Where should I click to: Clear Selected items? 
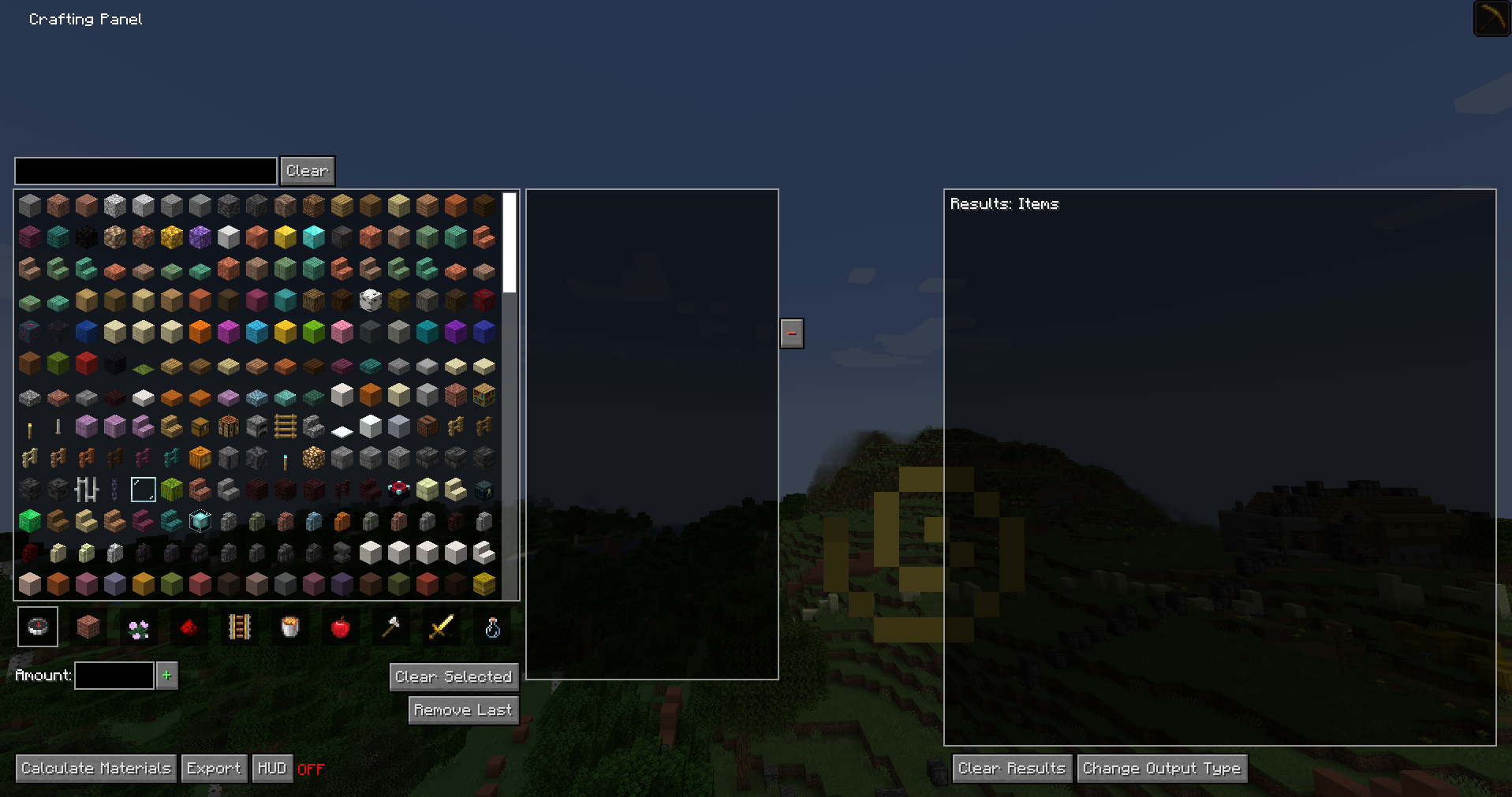pos(453,676)
